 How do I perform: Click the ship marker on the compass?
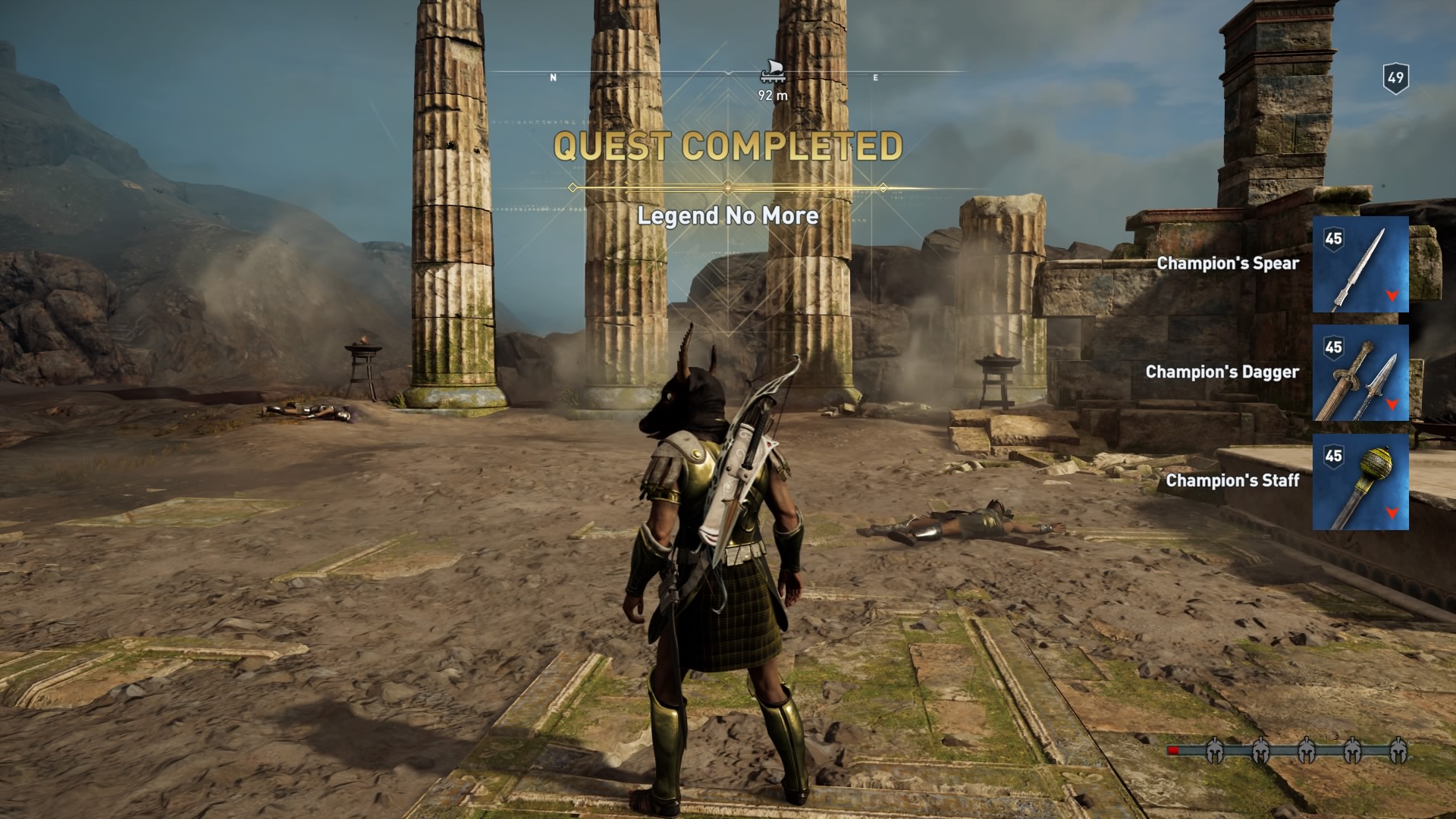tap(772, 71)
